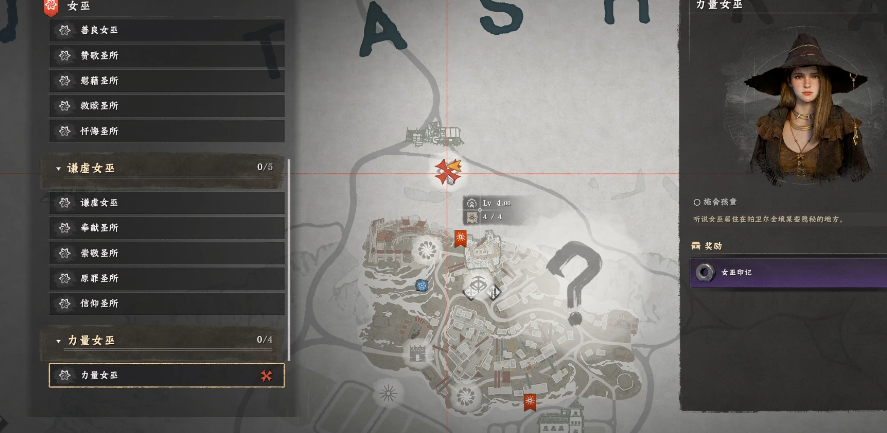Viewport: 887px width, 433px height.
Task: Select the eye-shaped marker at town center
Action: [x=480, y=285]
